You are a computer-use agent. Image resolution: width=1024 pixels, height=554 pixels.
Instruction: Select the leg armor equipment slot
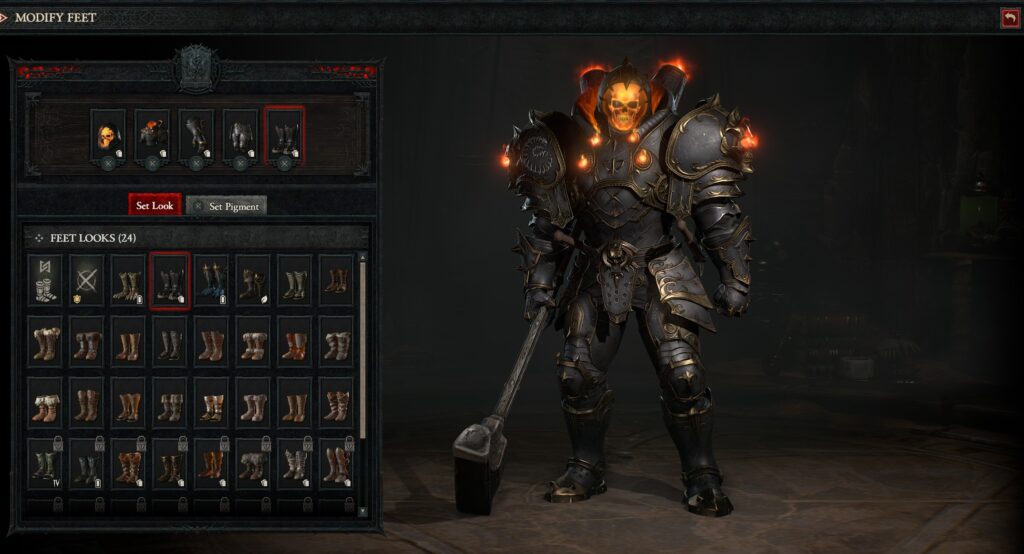tap(240, 136)
